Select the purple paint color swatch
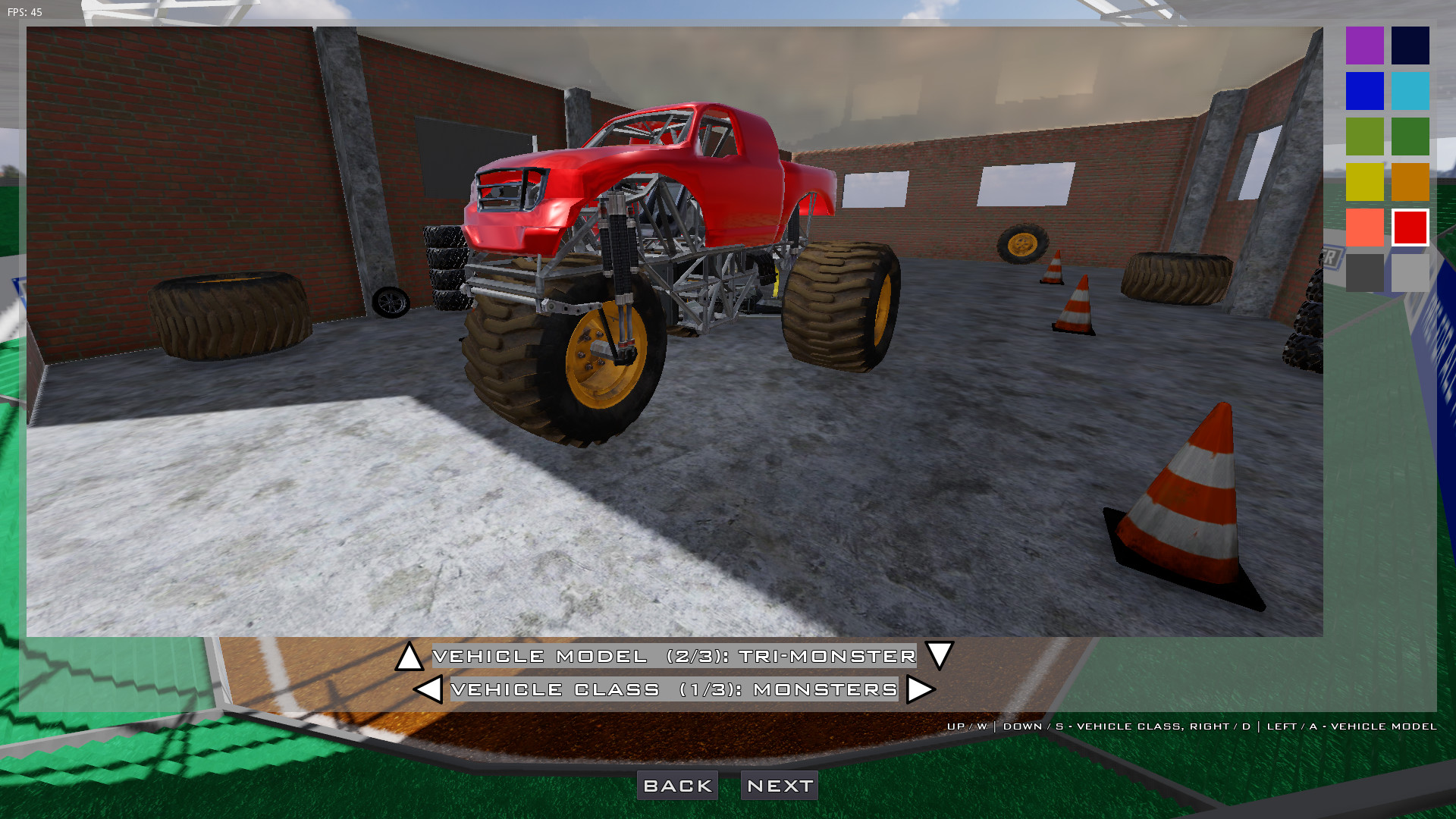The height and width of the screenshot is (819, 1456). (x=1363, y=45)
